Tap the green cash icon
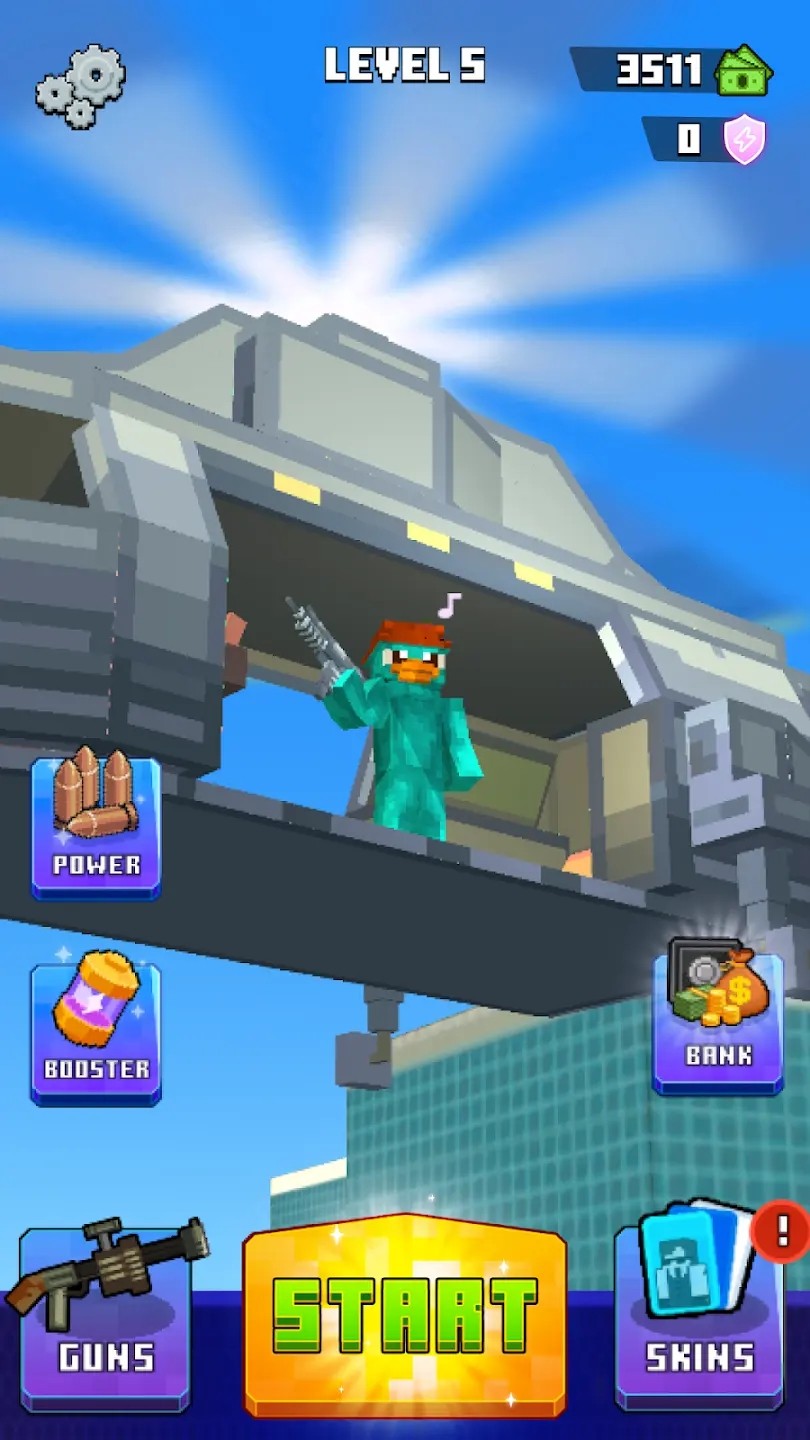This screenshot has height=1440, width=810. tap(745, 70)
